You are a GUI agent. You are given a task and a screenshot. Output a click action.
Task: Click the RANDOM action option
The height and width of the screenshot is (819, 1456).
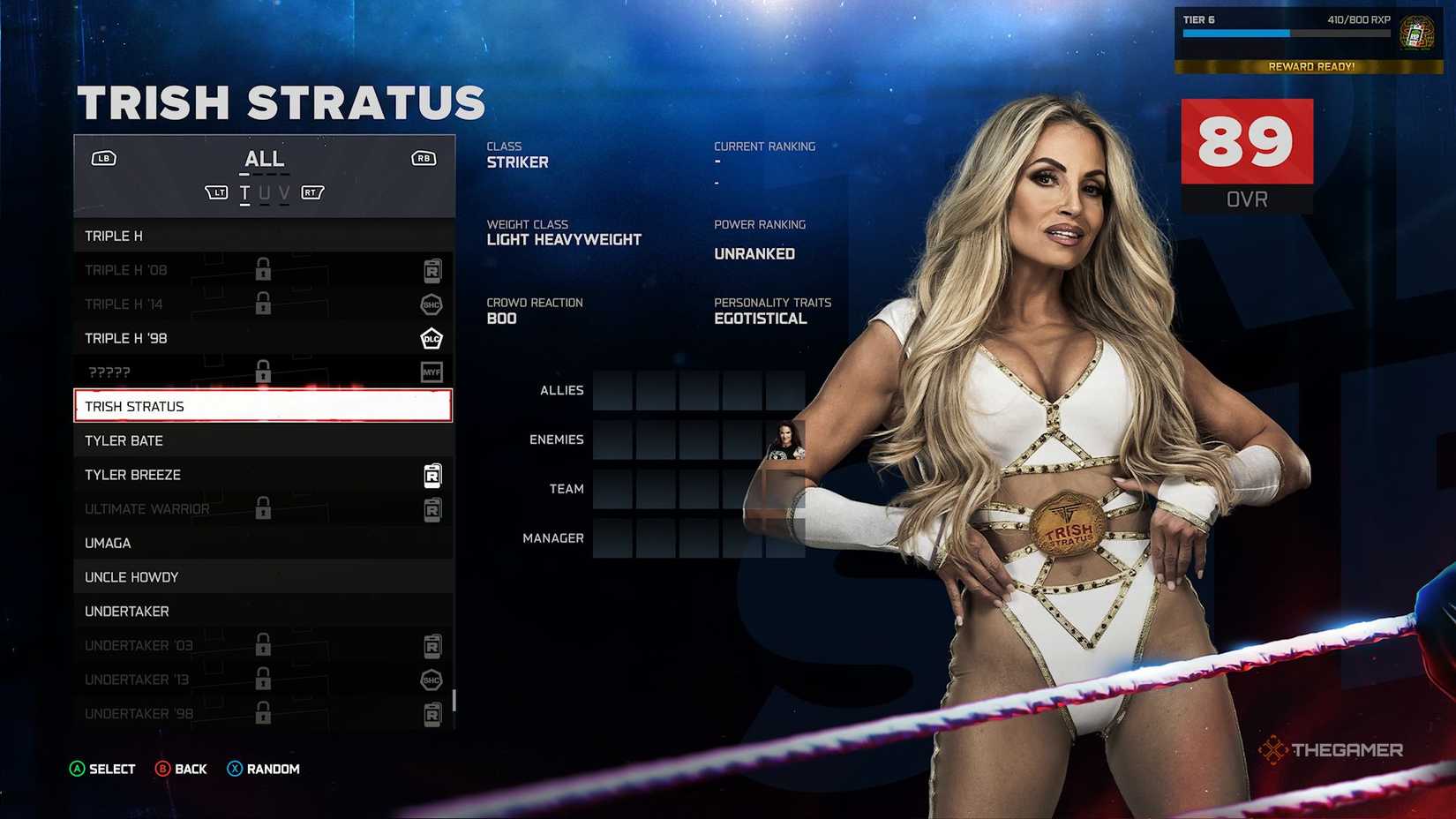pos(263,769)
